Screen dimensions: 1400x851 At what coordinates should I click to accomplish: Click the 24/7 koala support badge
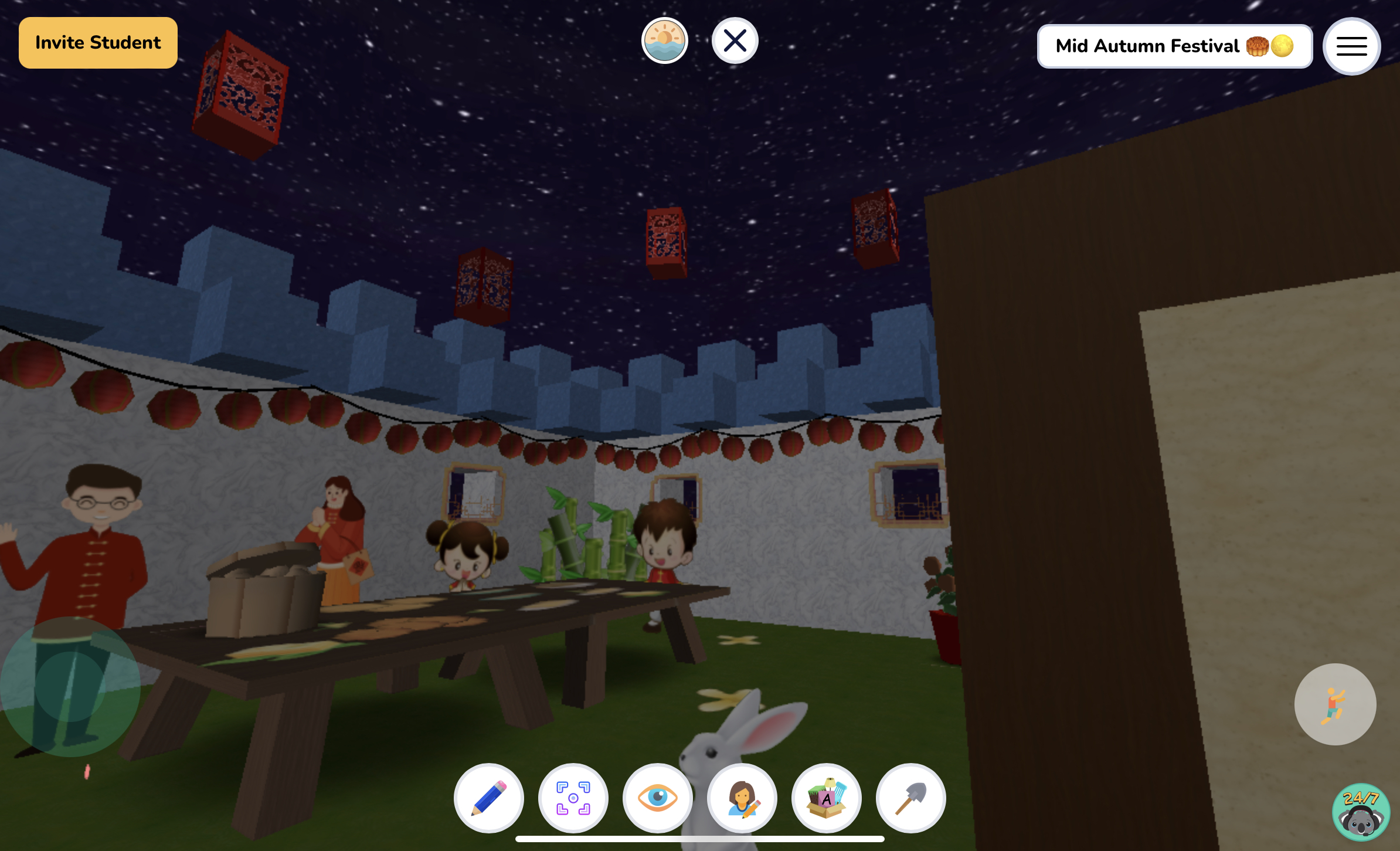click(x=1360, y=813)
